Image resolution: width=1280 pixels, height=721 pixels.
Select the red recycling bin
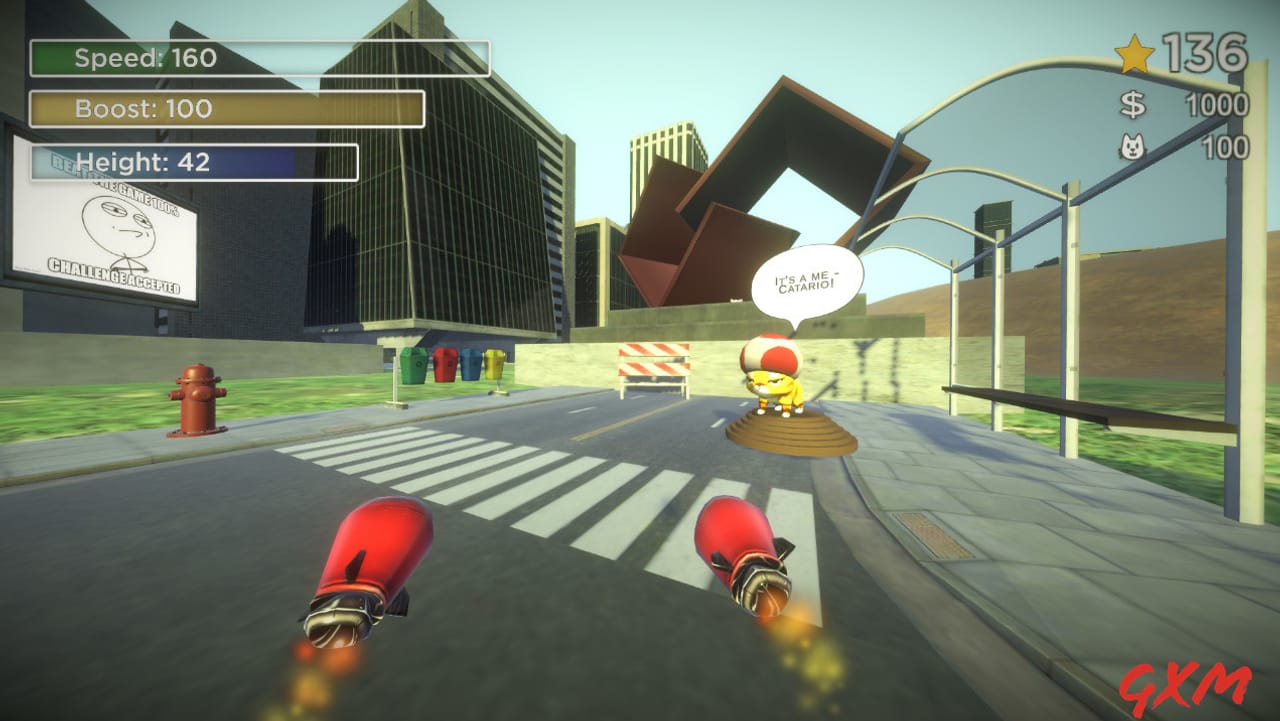coord(444,366)
